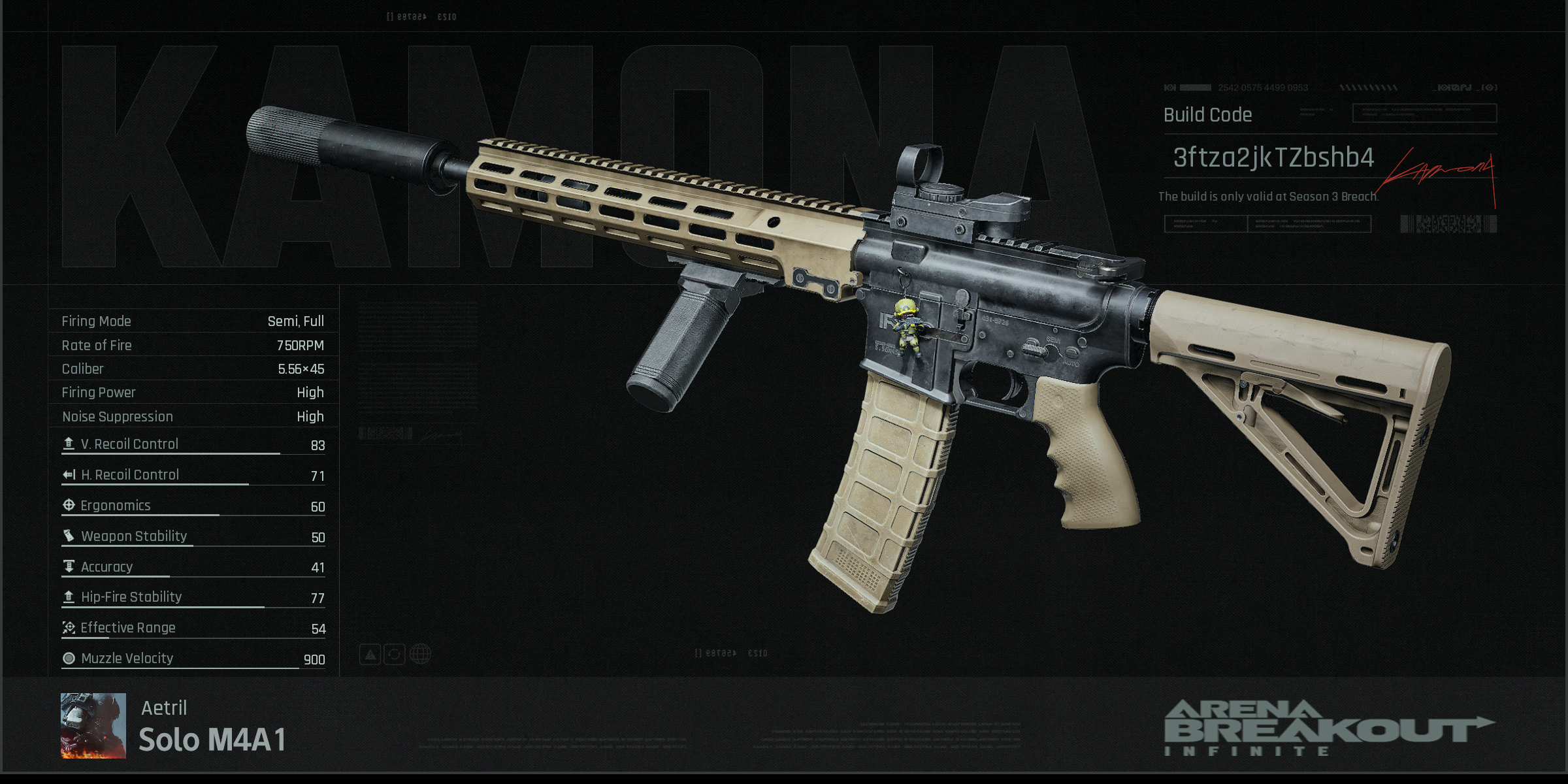Image resolution: width=1568 pixels, height=784 pixels.
Task: Click the H. Recoil Control icon
Action: click(x=67, y=475)
